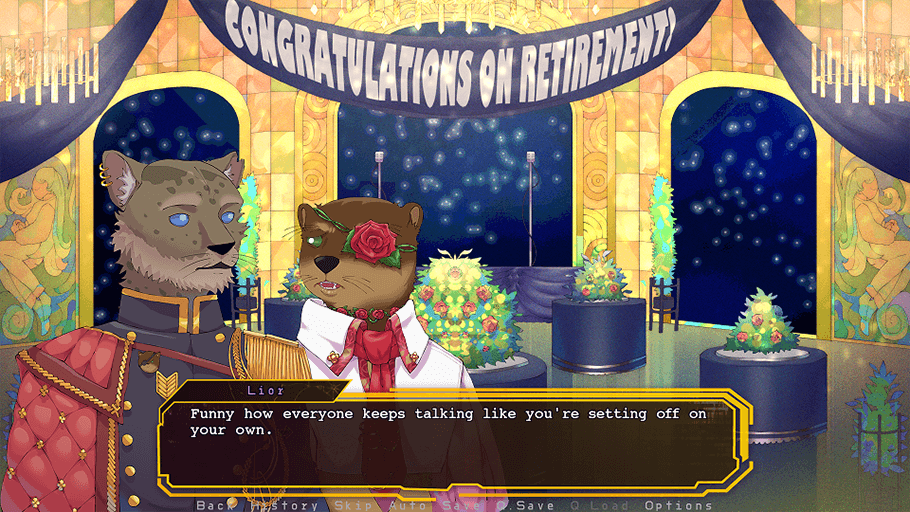Quick save with Q.Save
This screenshot has height=512, width=910.
pos(526,505)
